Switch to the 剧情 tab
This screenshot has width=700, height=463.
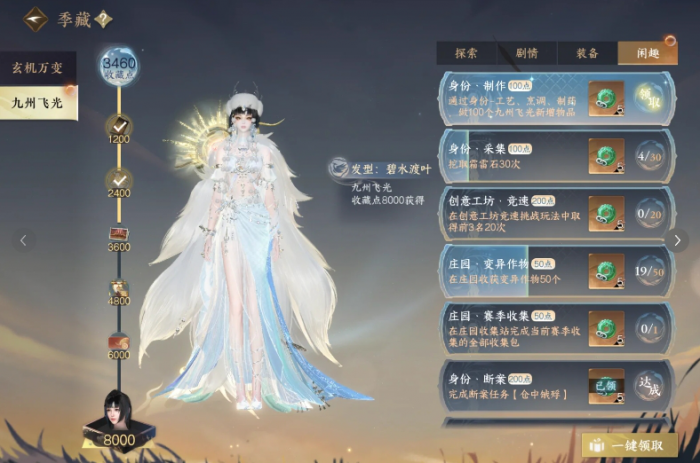(x=526, y=53)
